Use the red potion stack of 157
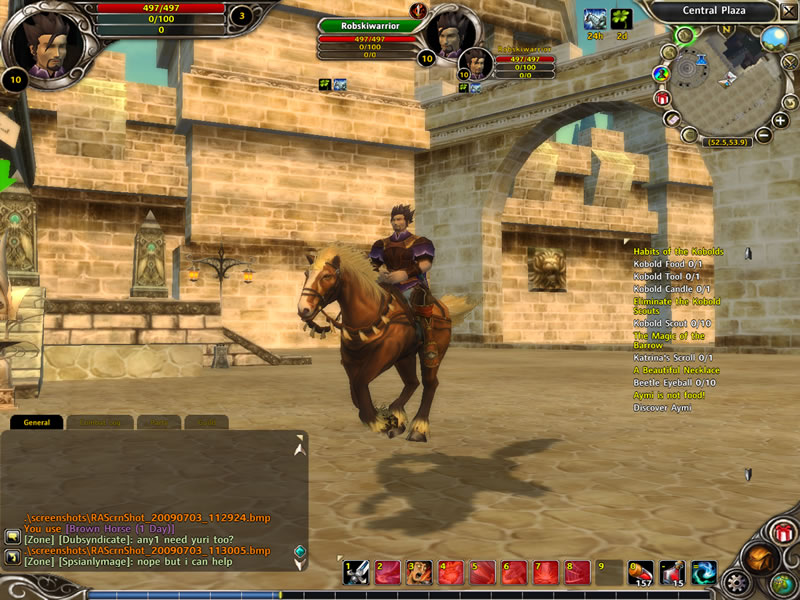 [x=640, y=573]
